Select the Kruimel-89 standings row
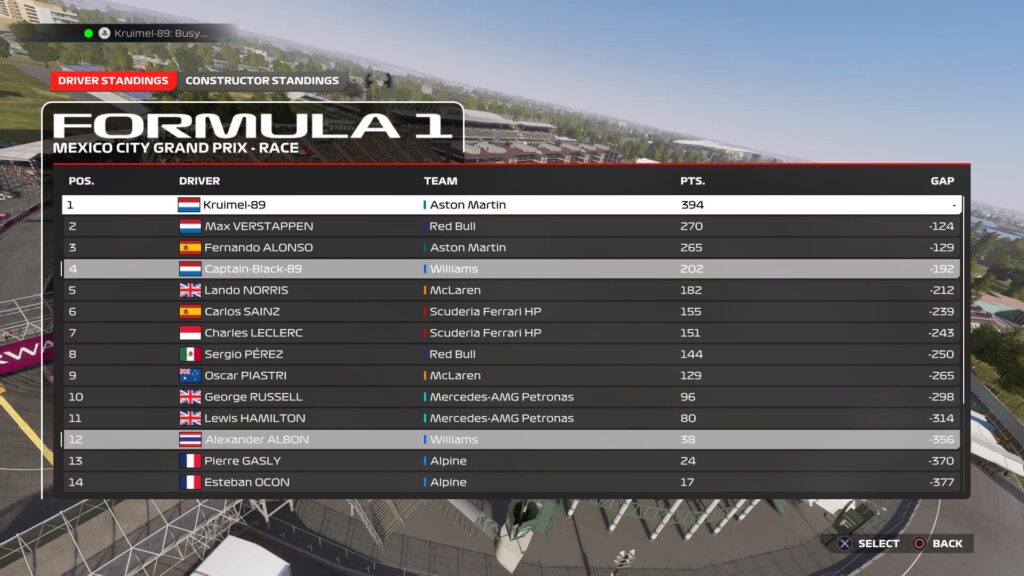Image resolution: width=1024 pixels, height=576 pixels. (x=511, y=205)
